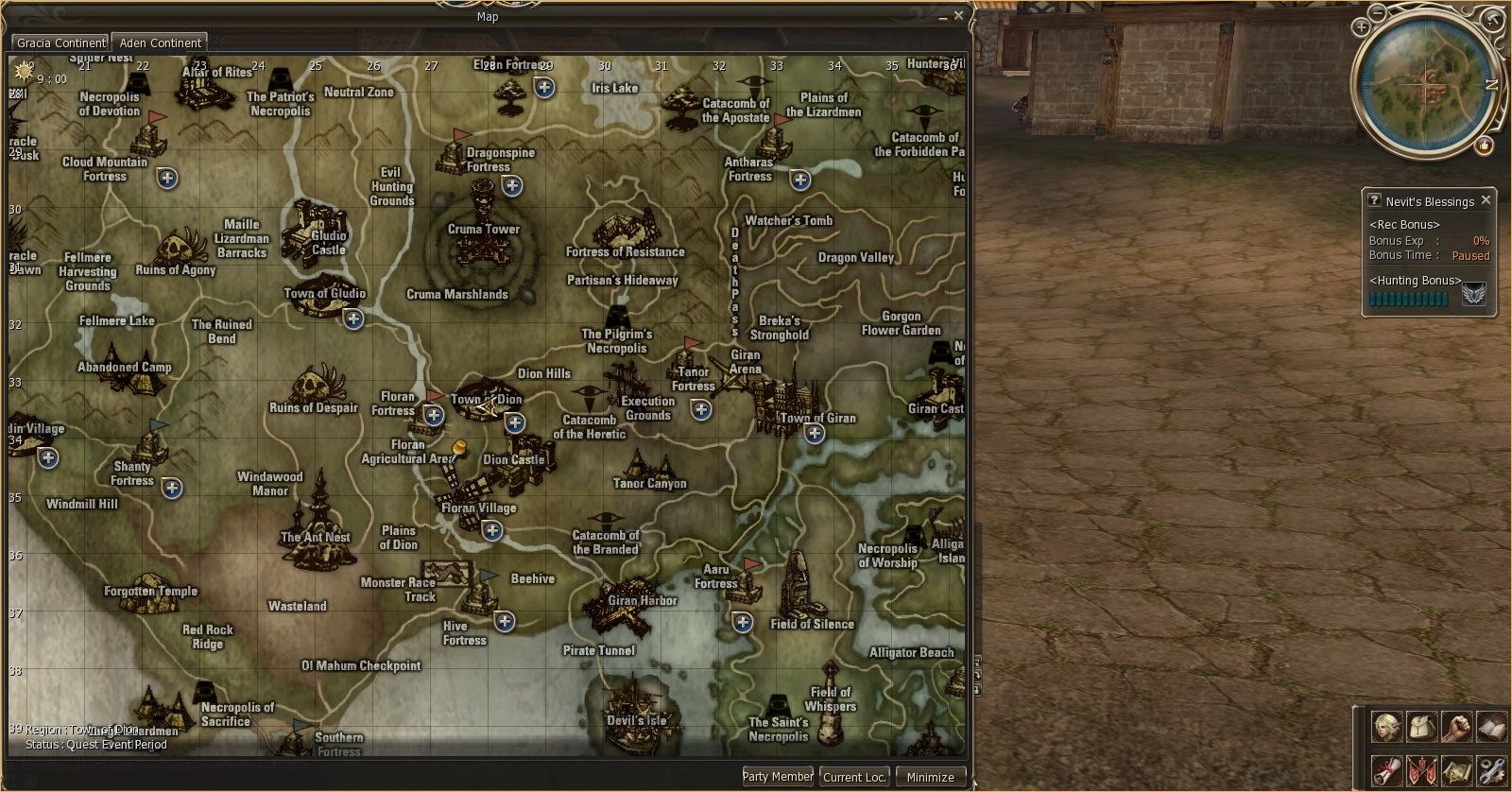Close the Nevit's Blessings panel

tap(1486, 200)
